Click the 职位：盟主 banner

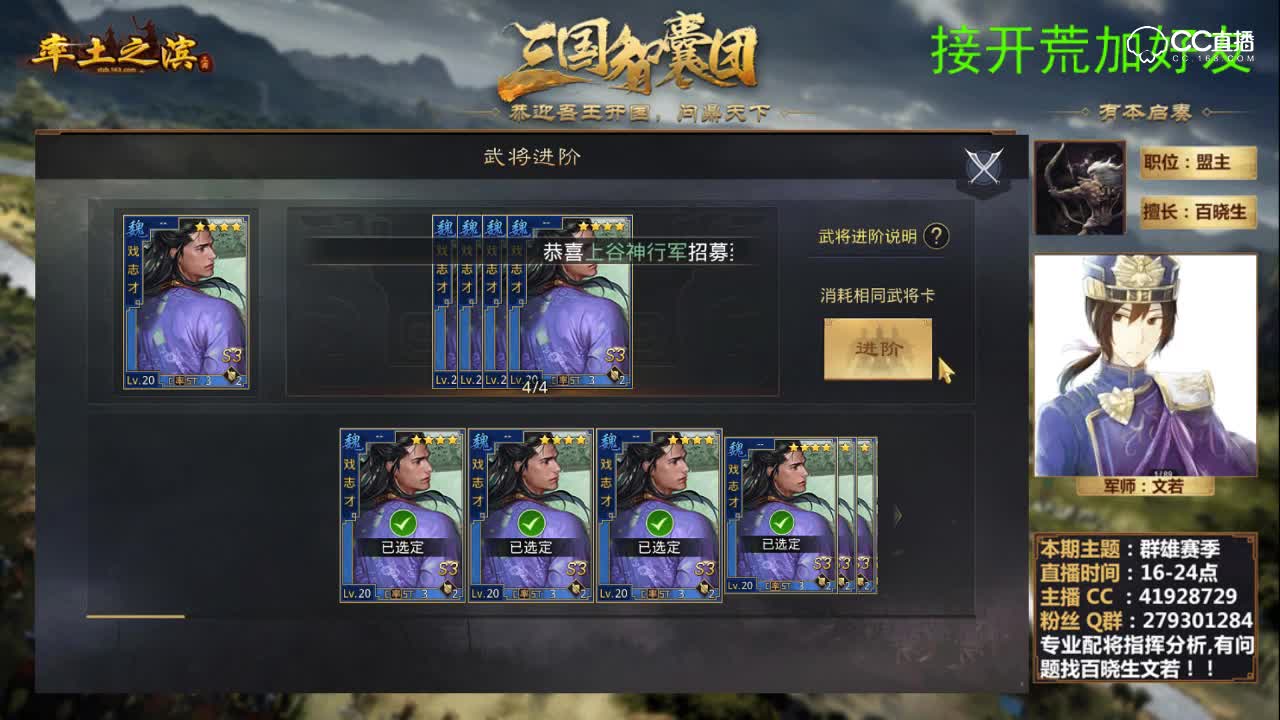coord(1197,163)
